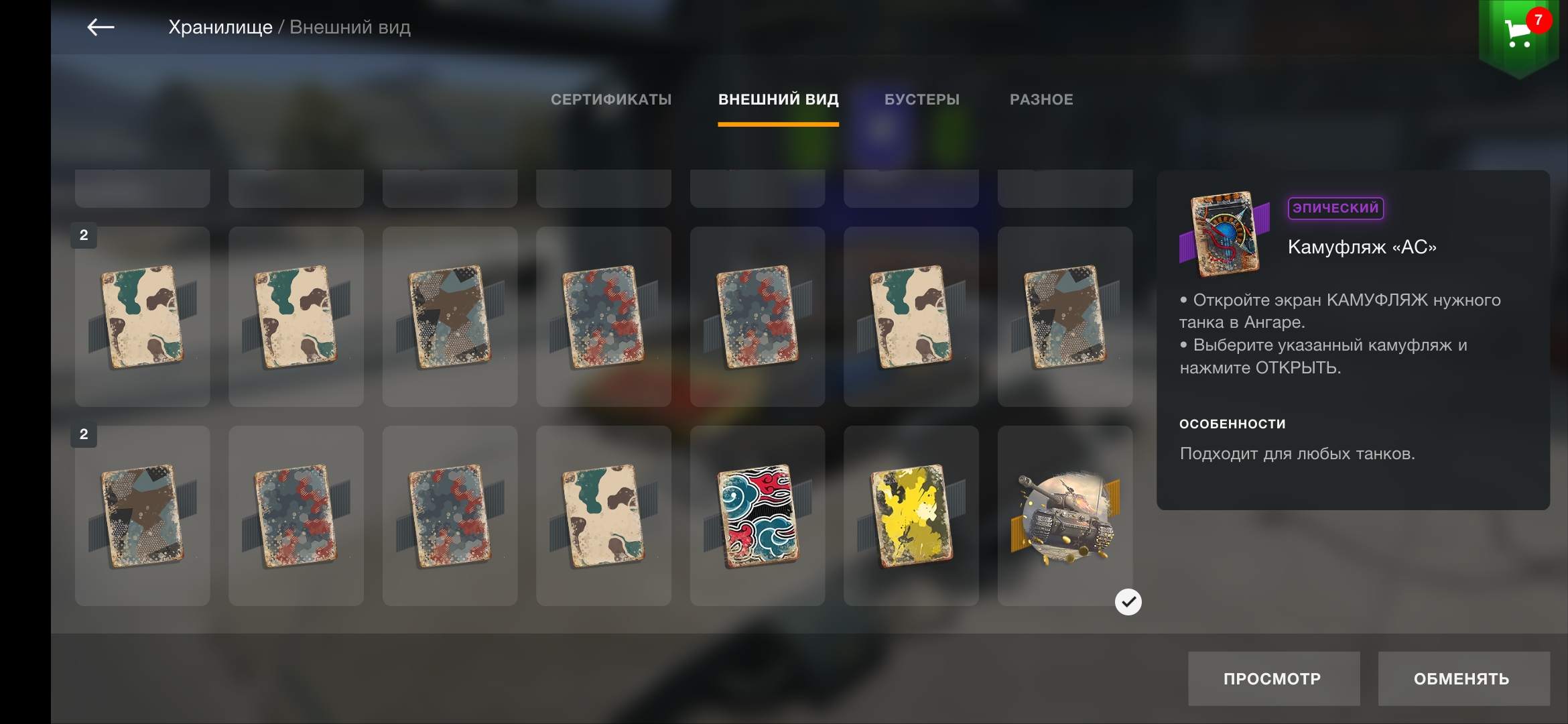Go back with the arrow button
The height and width of the screenshot is (724, 1568).
click(x=101, y=27)
